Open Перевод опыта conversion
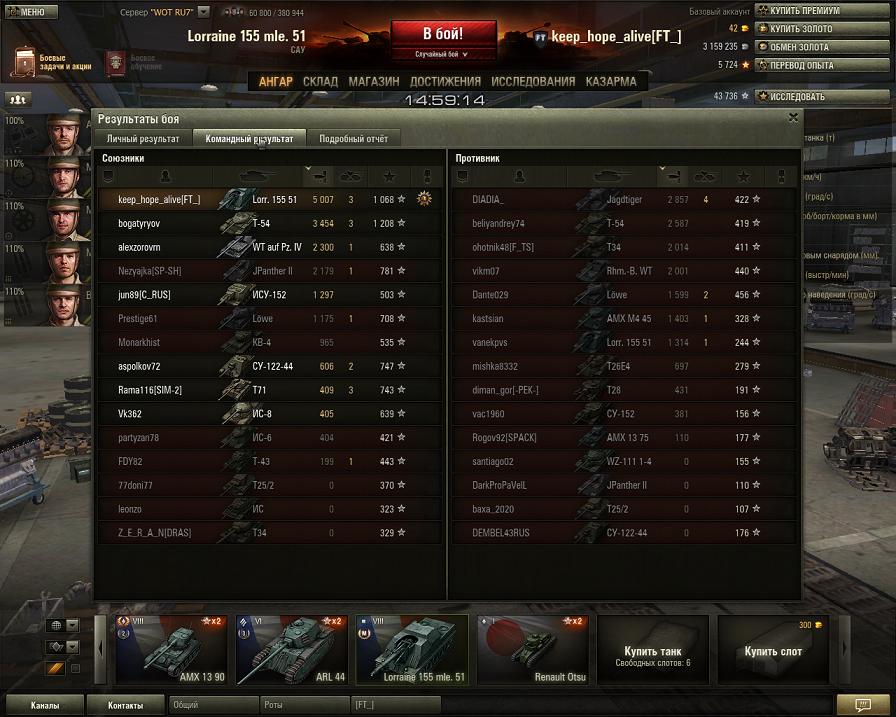Viewport: 896px width, 717px height. coord(801,65)
